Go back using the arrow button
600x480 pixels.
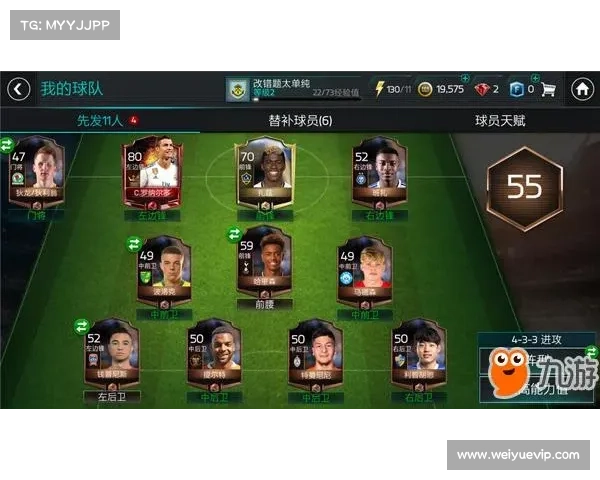tap(18, 89)
